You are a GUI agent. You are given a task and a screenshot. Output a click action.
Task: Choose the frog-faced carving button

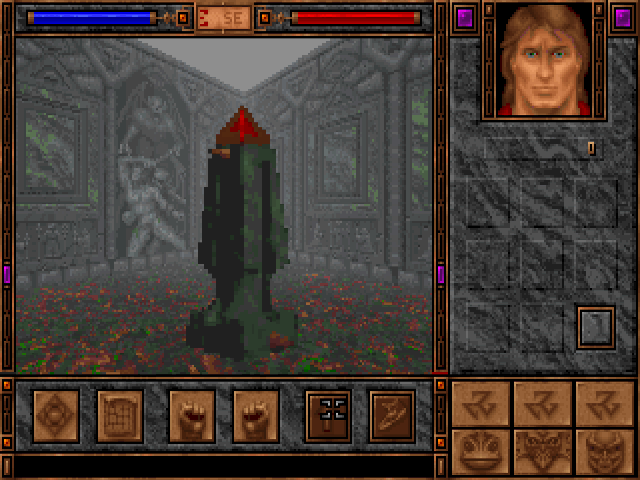click(x=481, y=452)
